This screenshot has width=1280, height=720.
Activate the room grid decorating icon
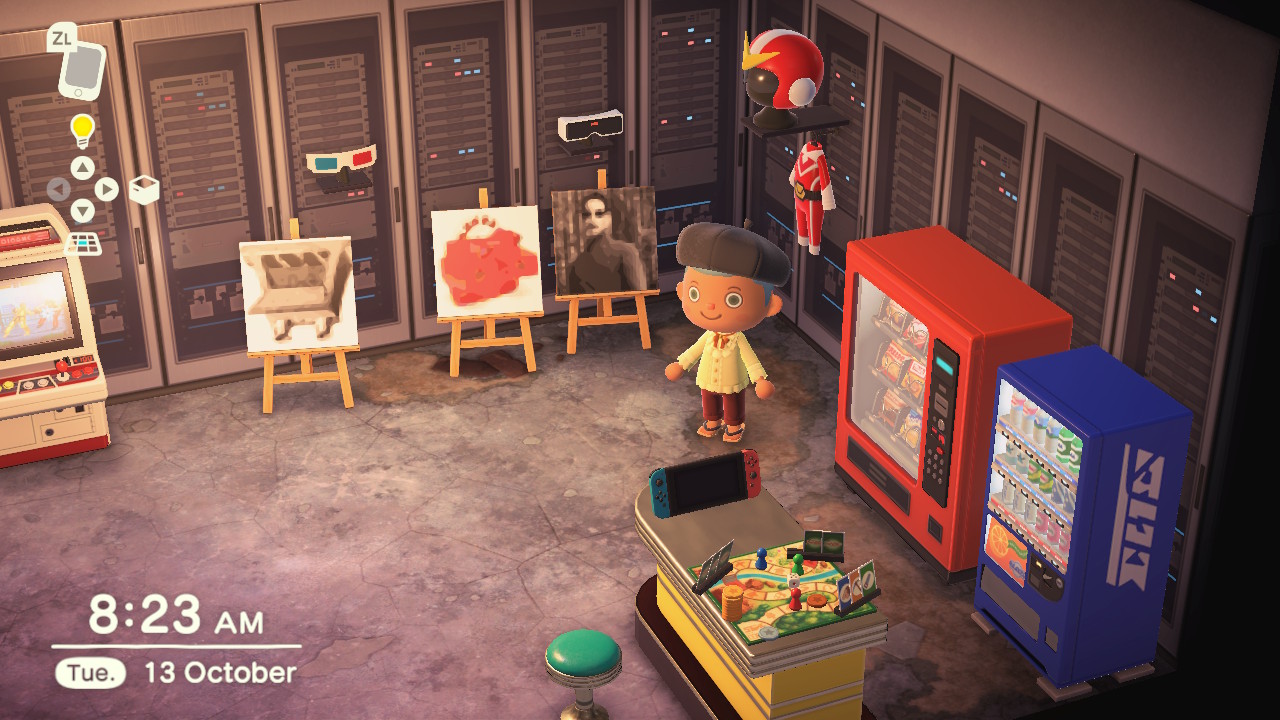pos(83,243)
